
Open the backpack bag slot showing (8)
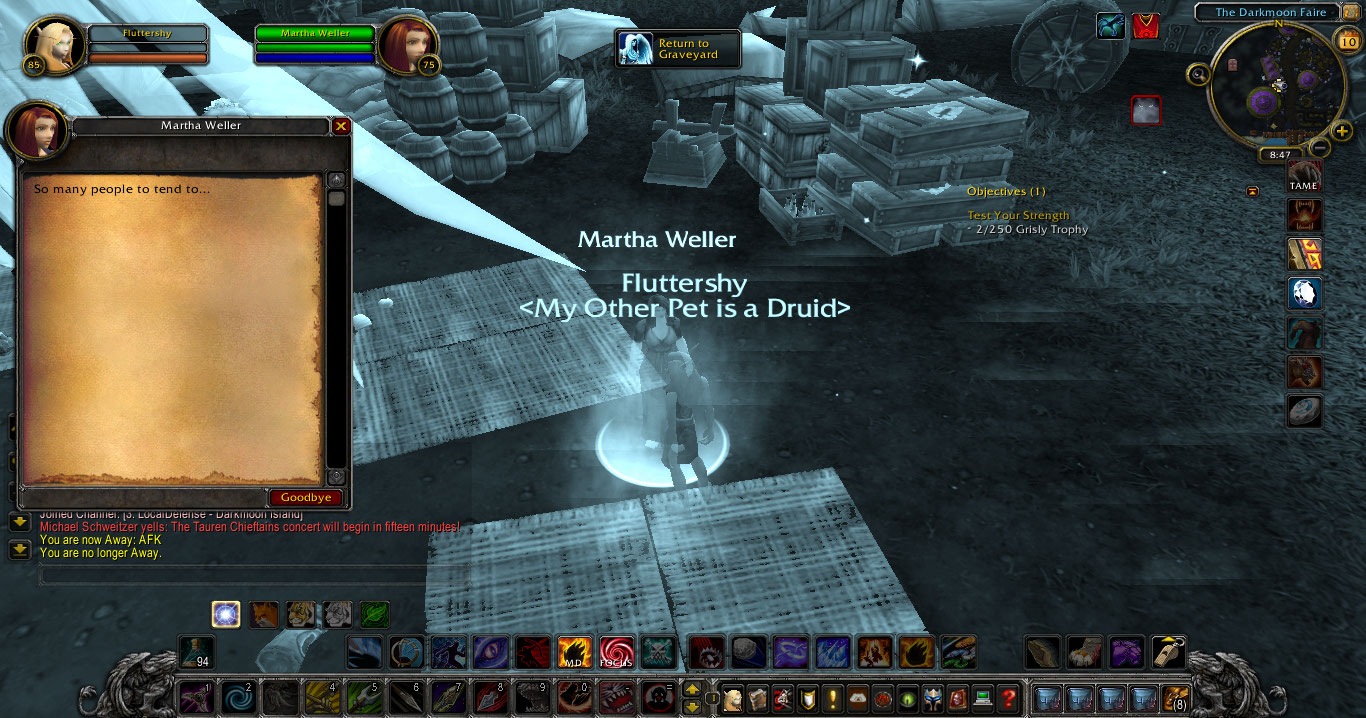click(1175, 697)
